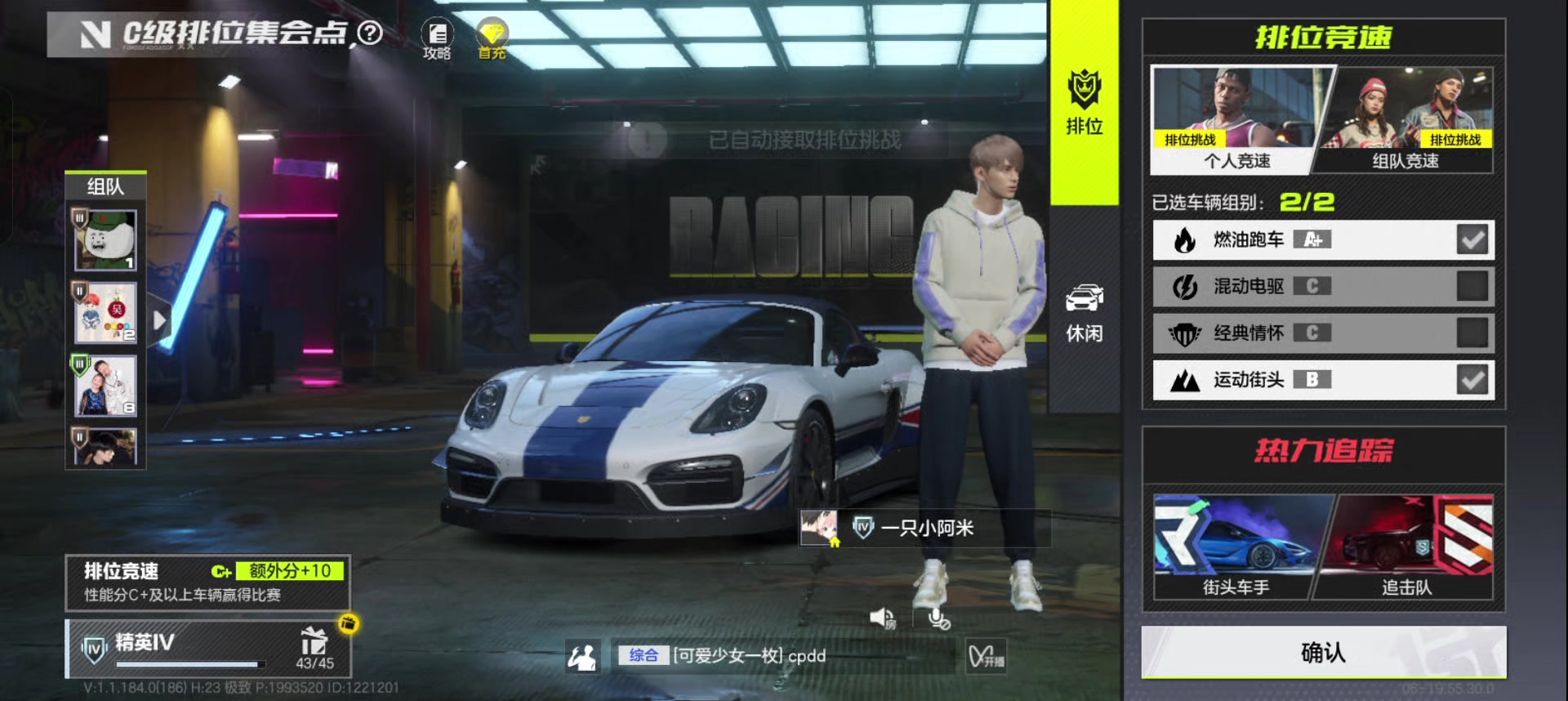Enable the 混动电驱 vehicle class
This screenshot has height=701, width=1568.
1472,286
